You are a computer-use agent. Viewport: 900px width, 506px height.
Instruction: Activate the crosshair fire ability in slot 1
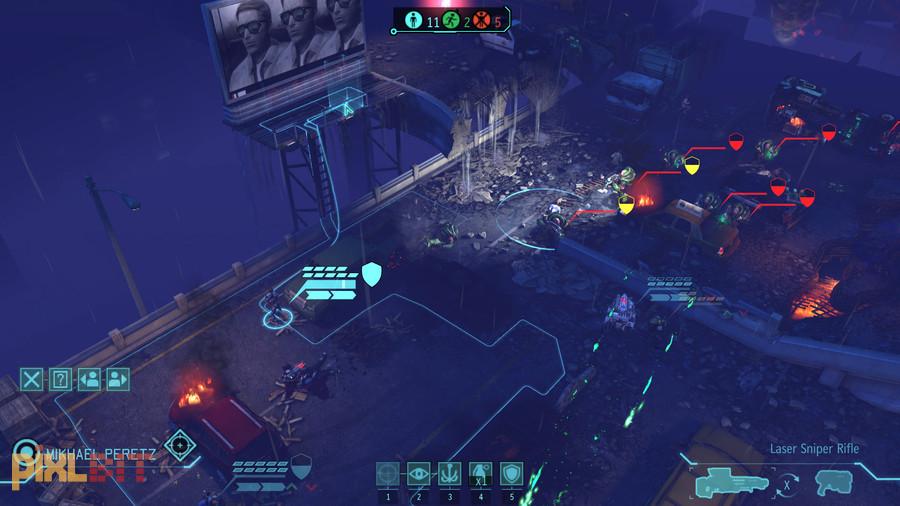(389, 474)
